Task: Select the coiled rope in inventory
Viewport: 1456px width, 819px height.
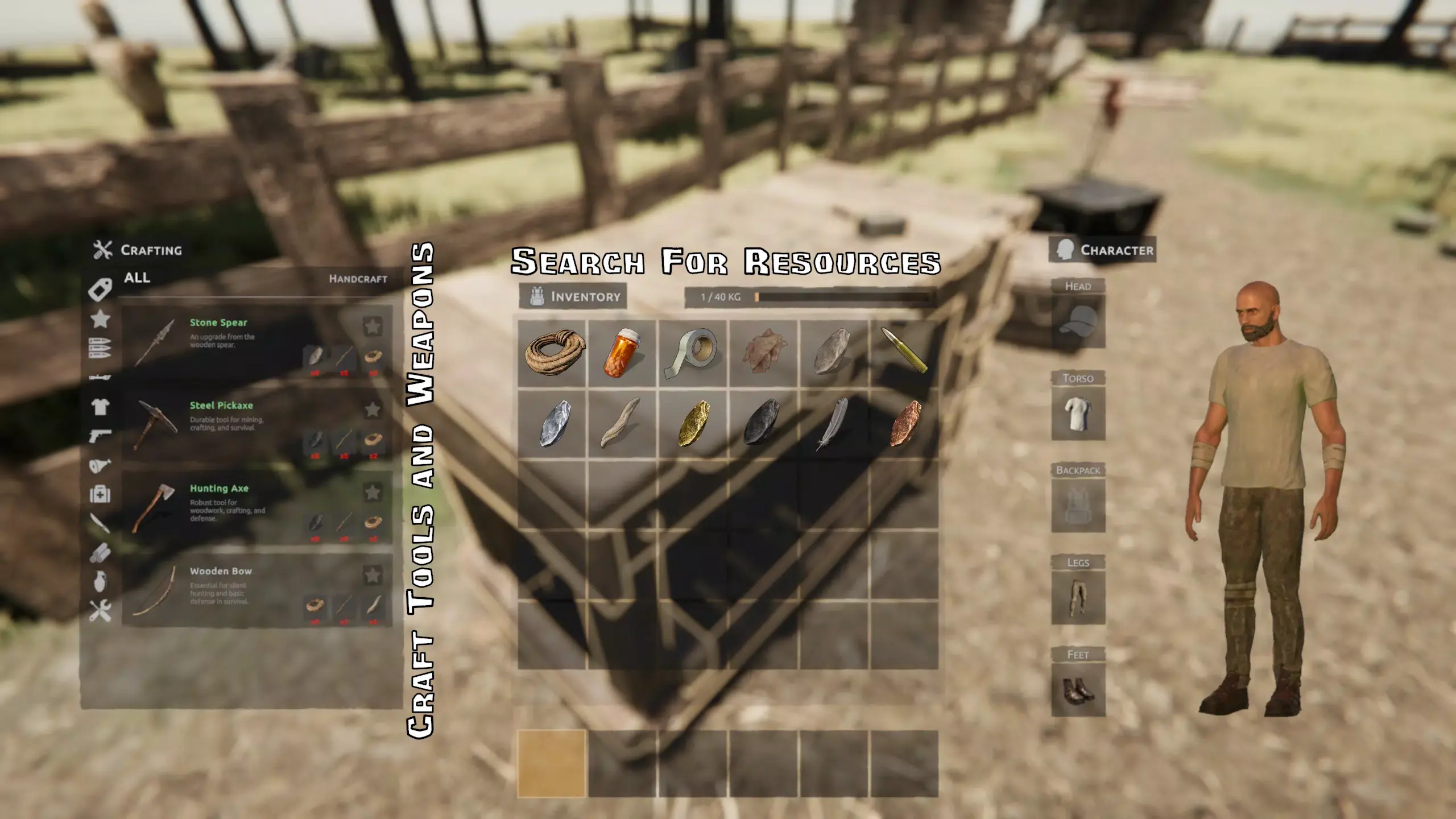Action: 552,353
